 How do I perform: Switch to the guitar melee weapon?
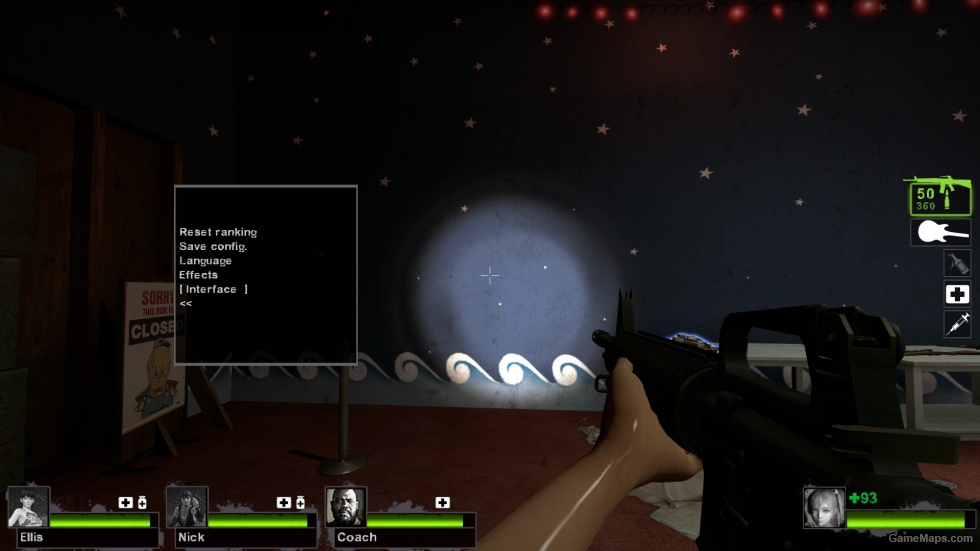[x=940, y=233]
